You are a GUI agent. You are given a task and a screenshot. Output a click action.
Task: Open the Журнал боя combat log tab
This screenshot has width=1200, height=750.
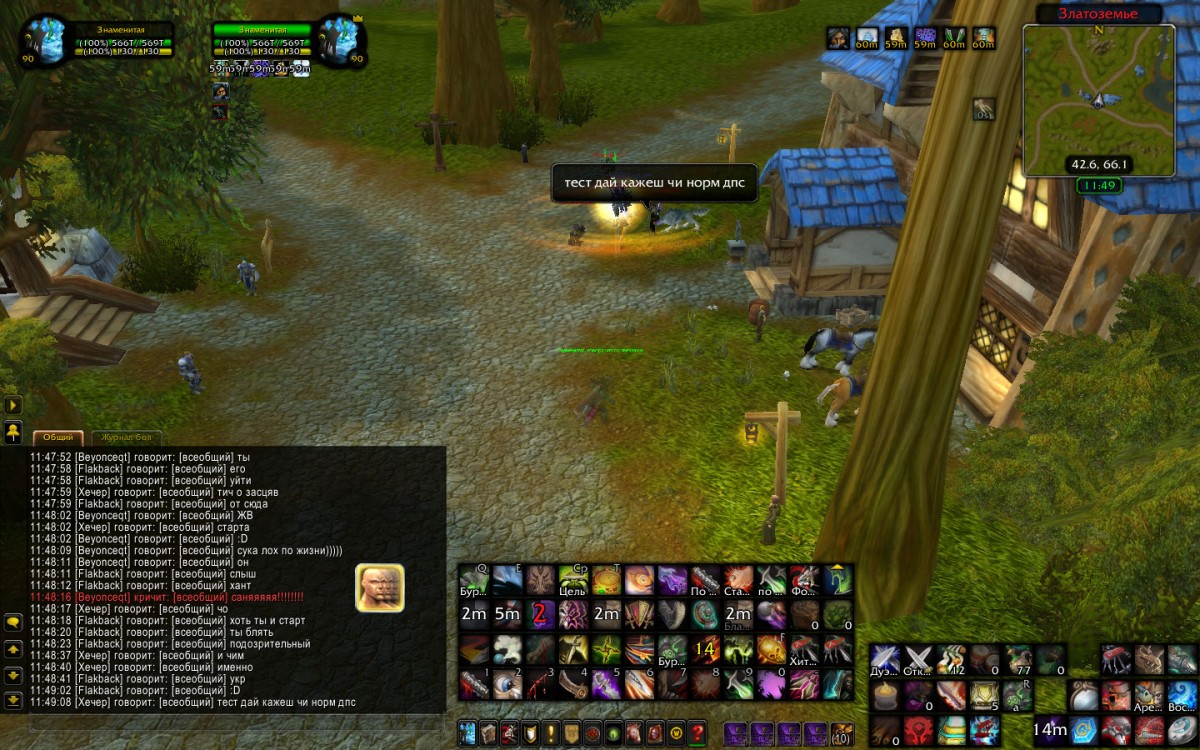point(127,437)
